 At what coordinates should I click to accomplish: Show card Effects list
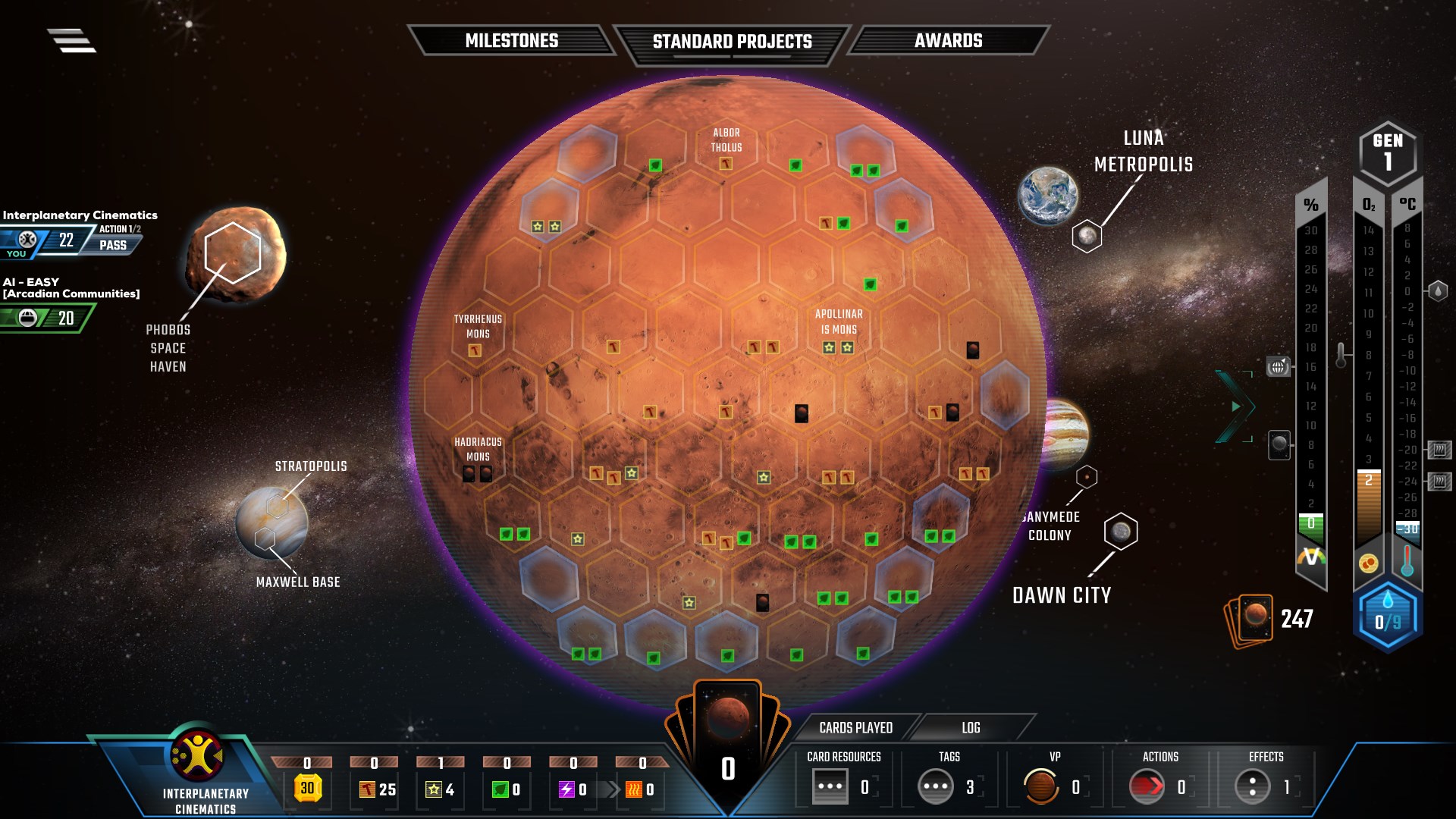1252,786
